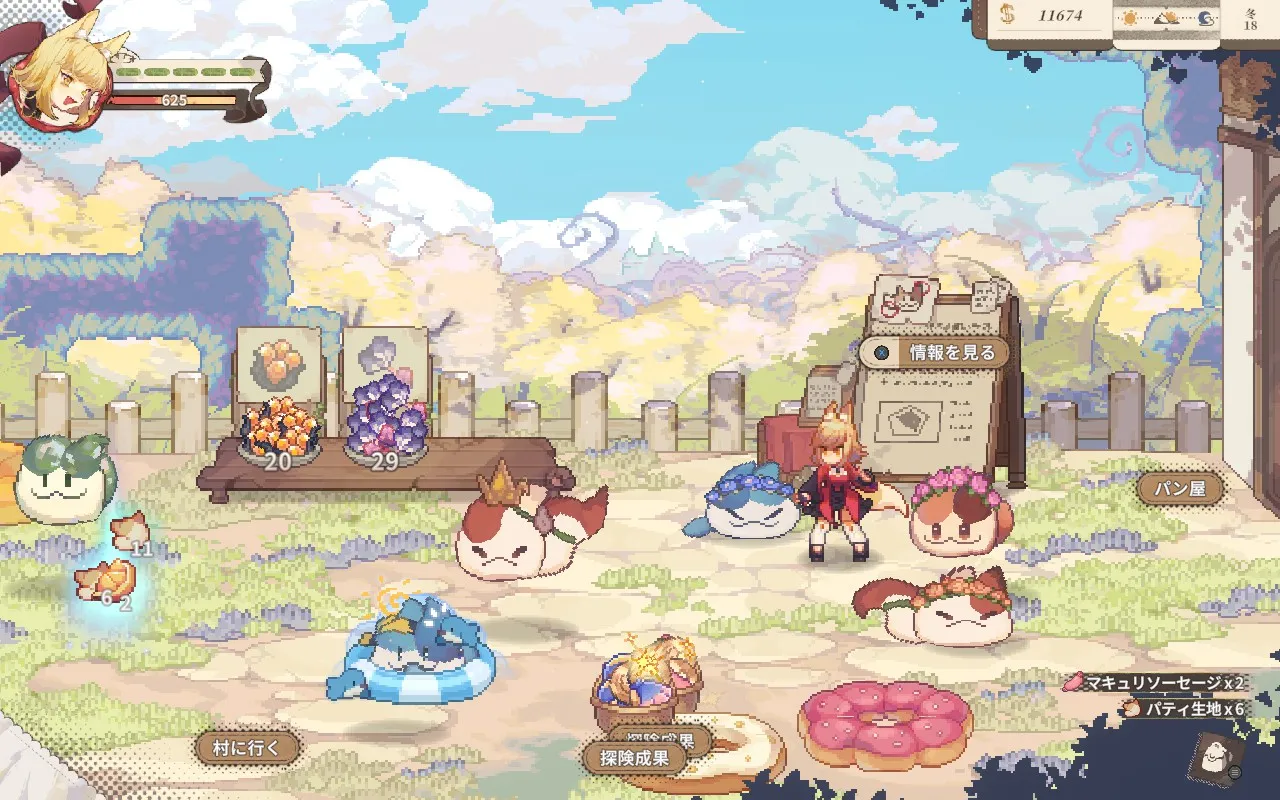Choose the パン屋 bakery label
Viewport: 1280px width, 800px height.
(1180, 488)
